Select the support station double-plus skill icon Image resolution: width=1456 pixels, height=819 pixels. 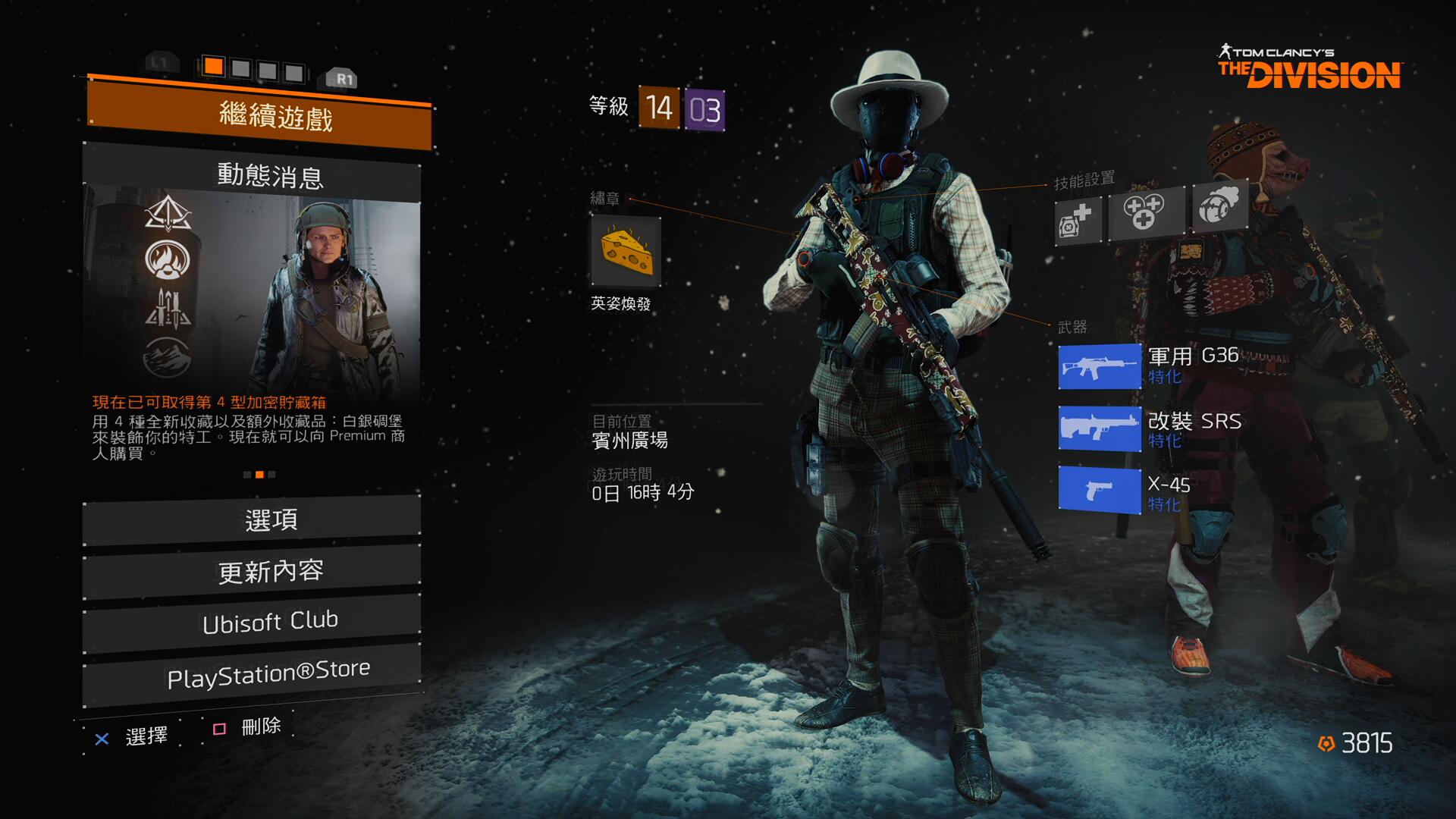click(1145, 212)
